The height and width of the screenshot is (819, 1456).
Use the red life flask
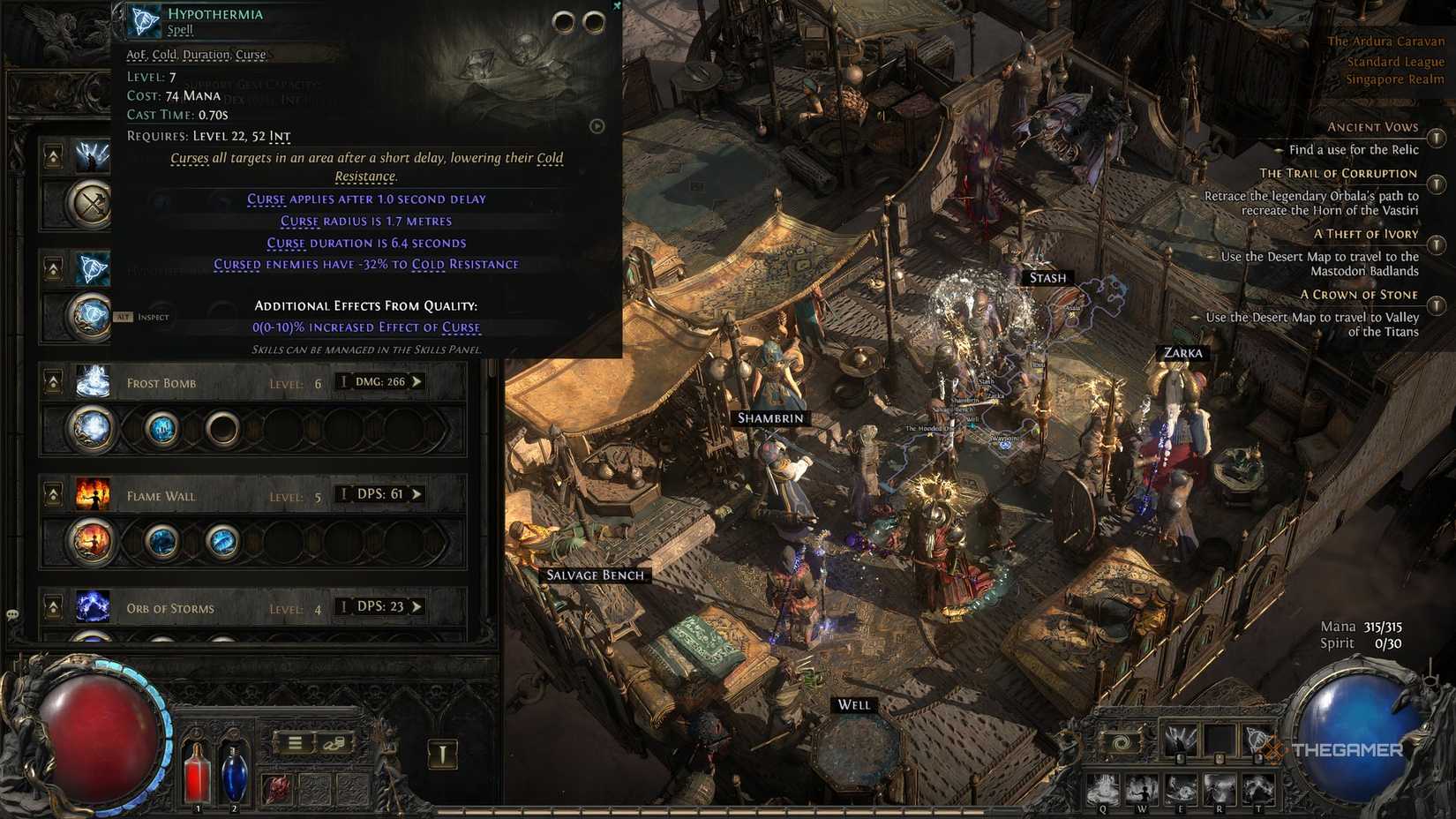[x=197, y=772]
